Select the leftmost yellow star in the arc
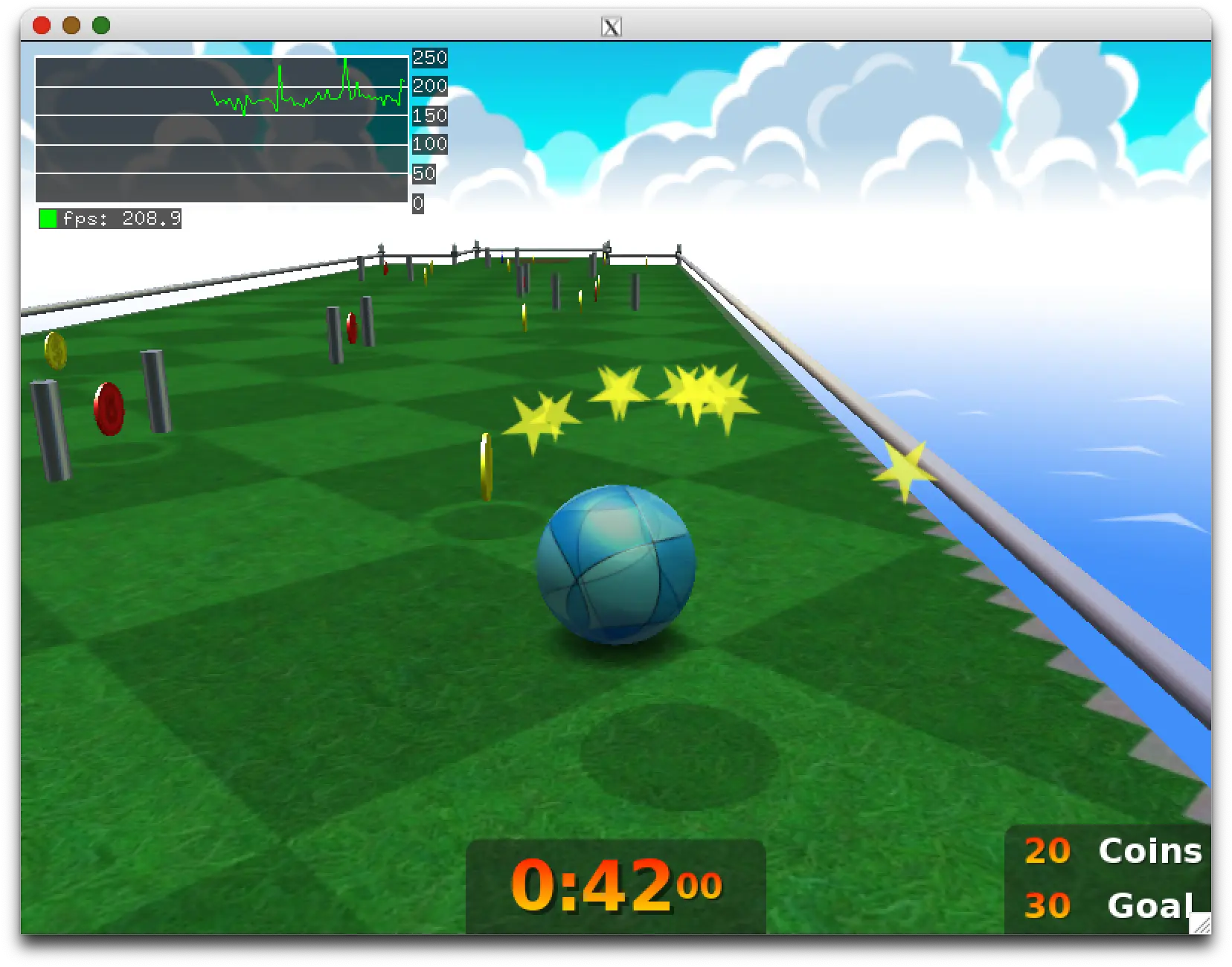The image size is (1232, 967). point(542,420)
